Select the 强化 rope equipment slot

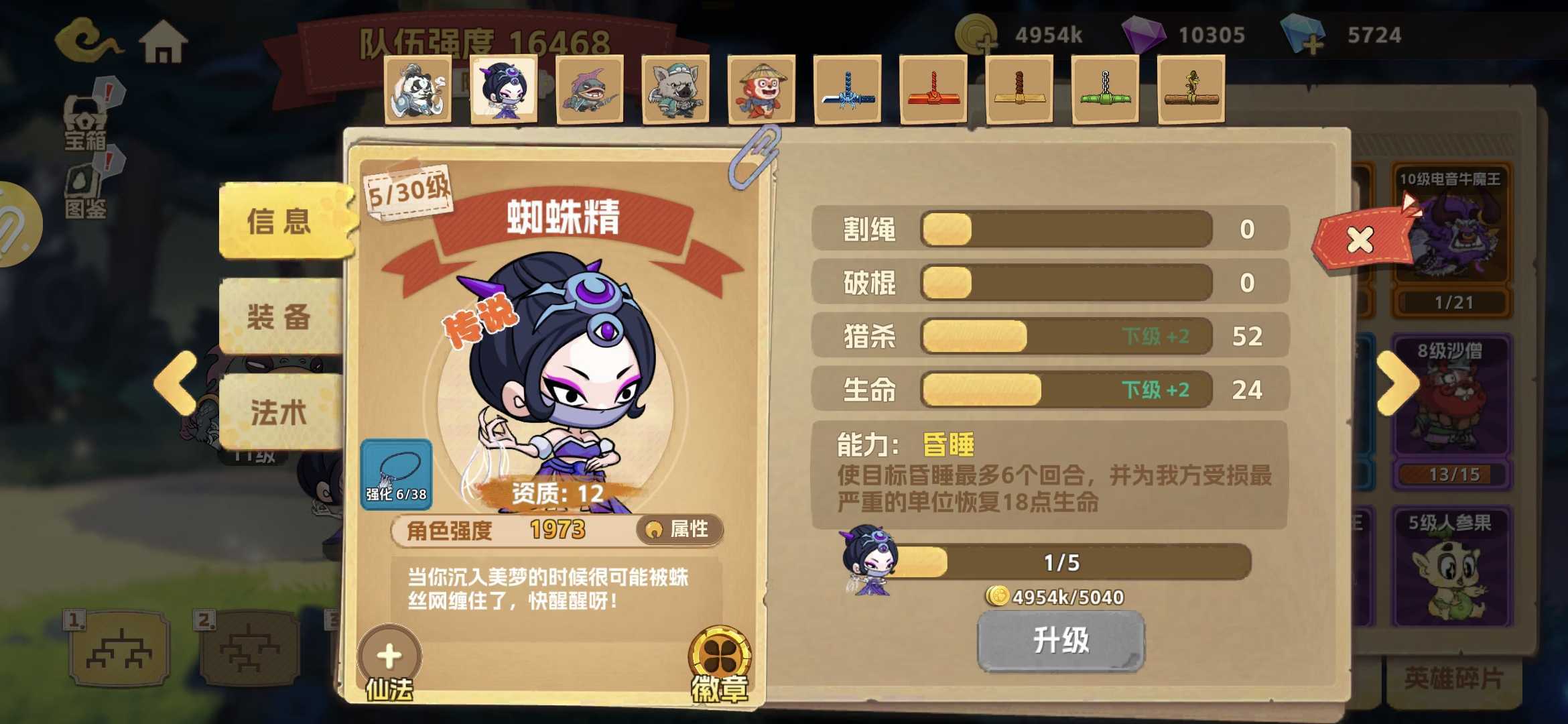396,475
